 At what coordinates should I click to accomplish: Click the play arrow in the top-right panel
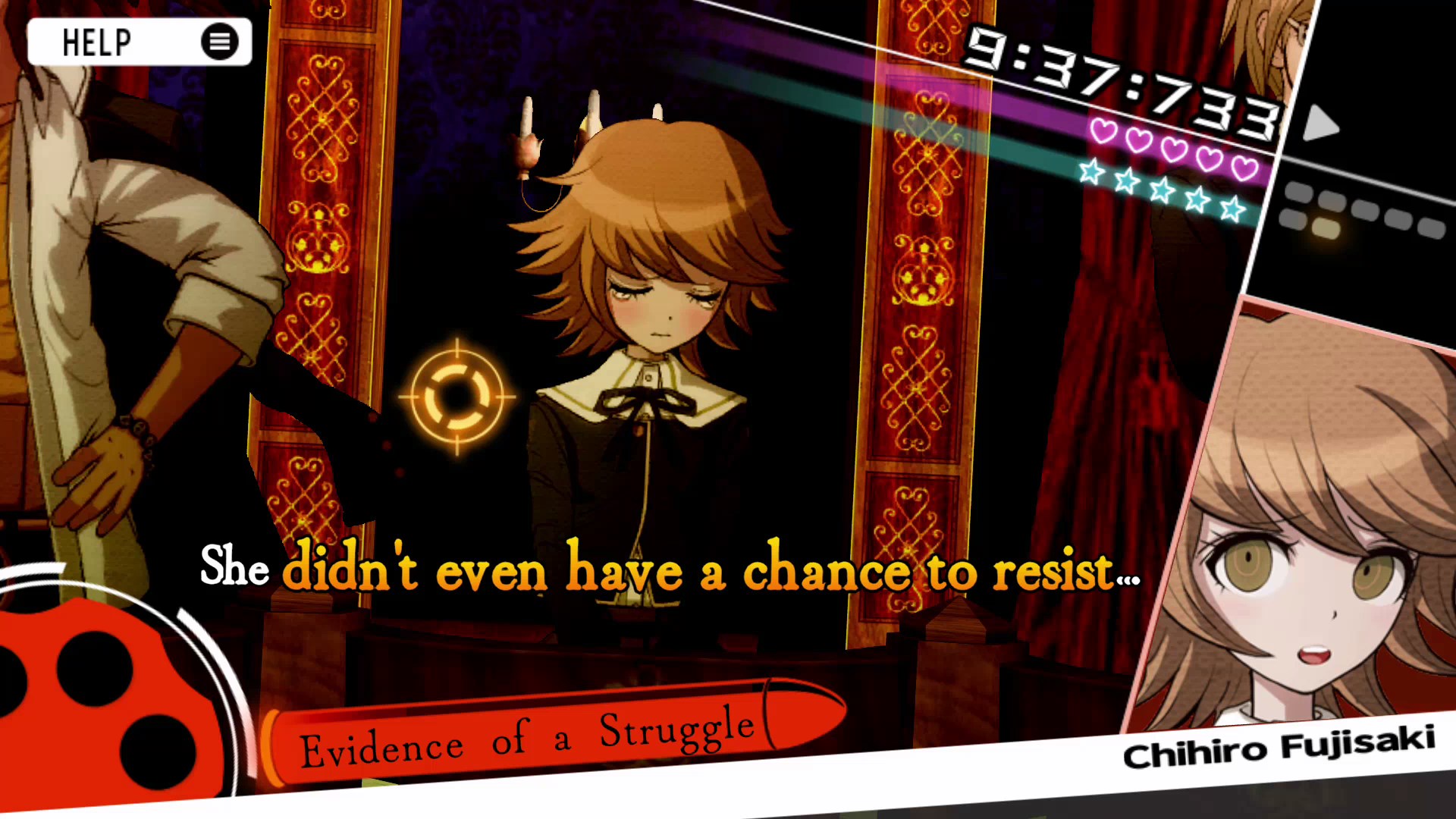[x=1320, y=124]
